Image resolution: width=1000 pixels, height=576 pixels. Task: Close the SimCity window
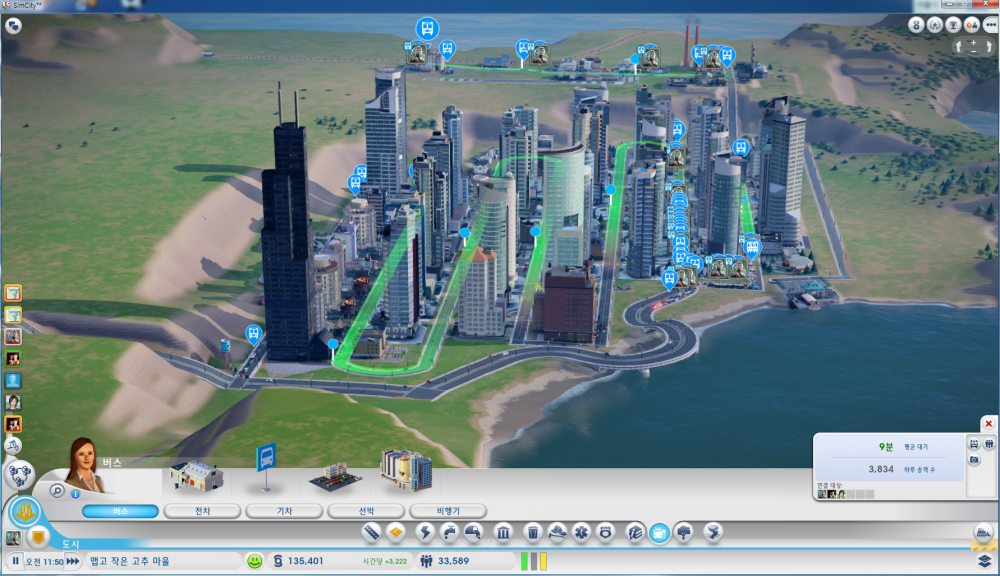(x=984, y=6)
